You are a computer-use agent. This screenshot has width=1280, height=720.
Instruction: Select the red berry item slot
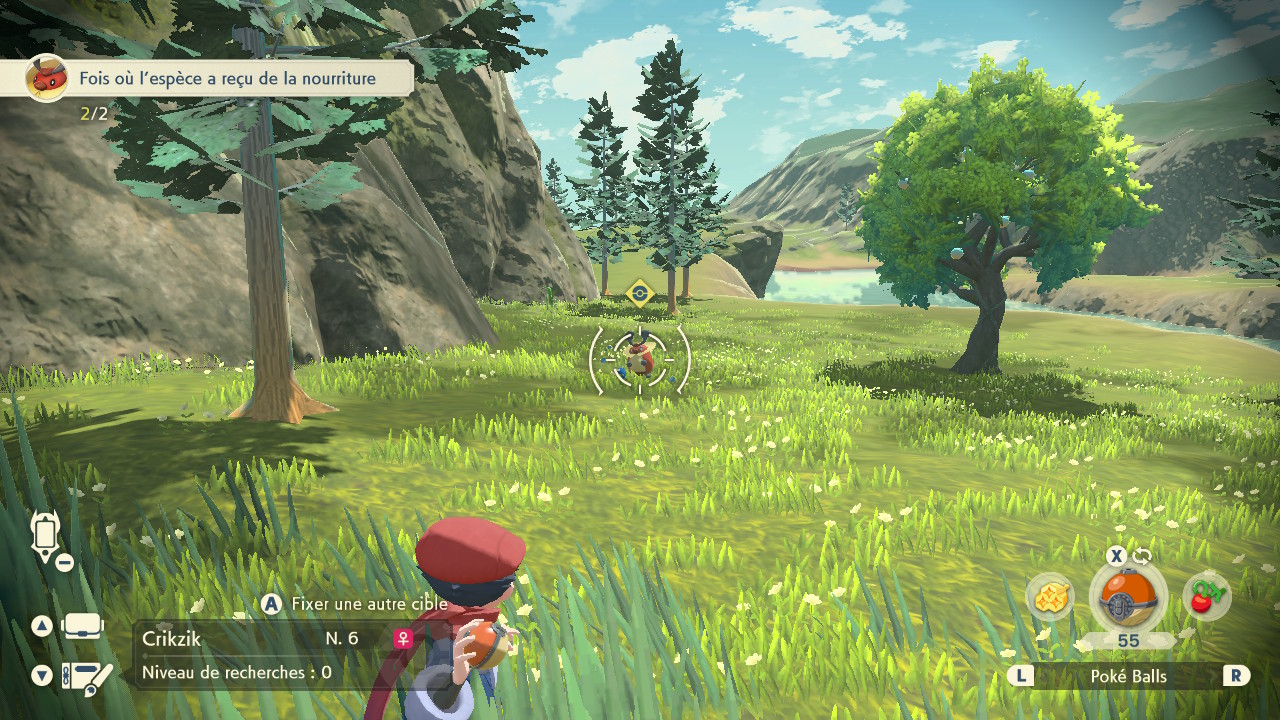click(1206, 597)
